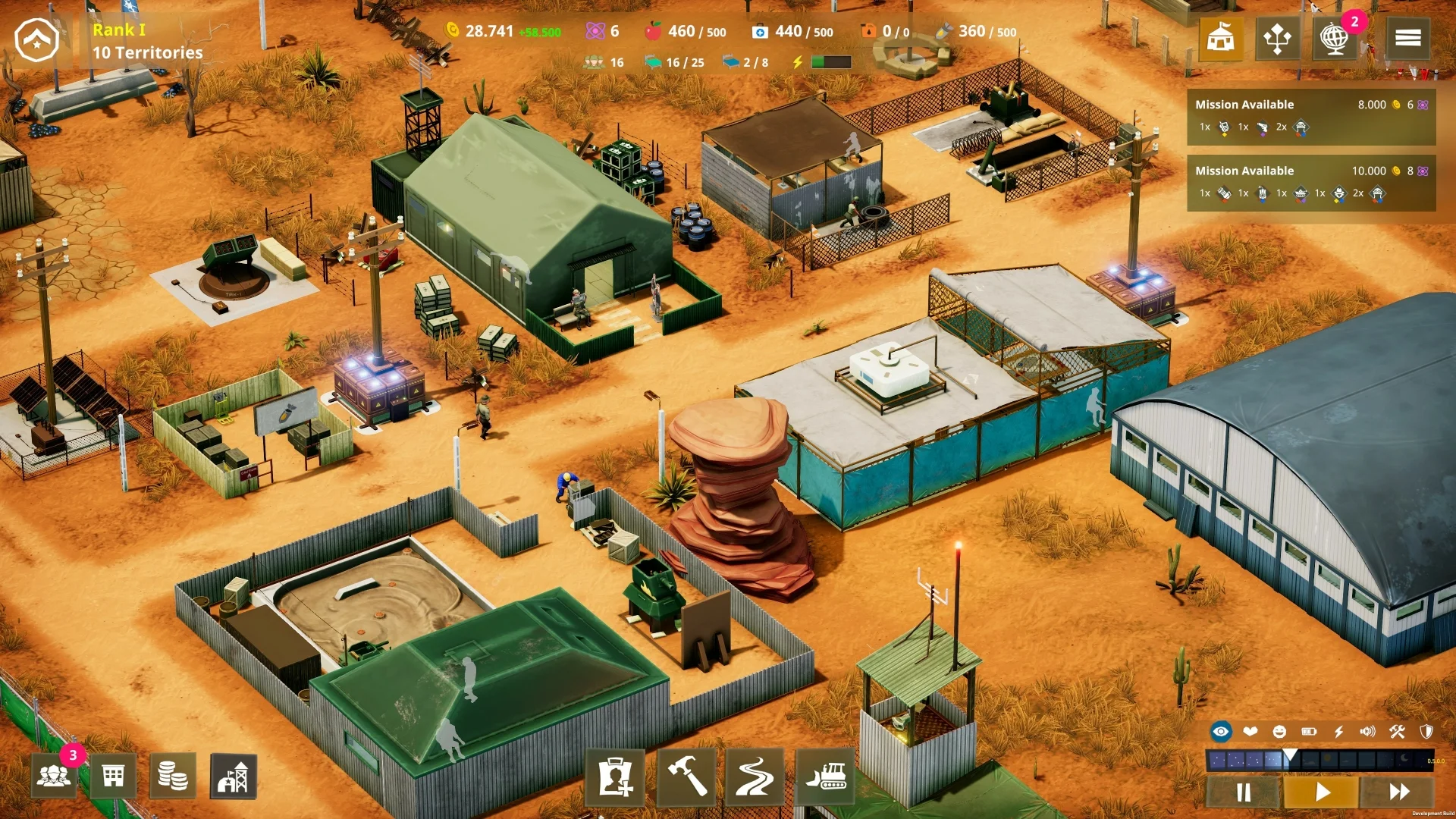1456x819 pixels.
Task: Open the hamburger main menu
Action: (1407, 38)
